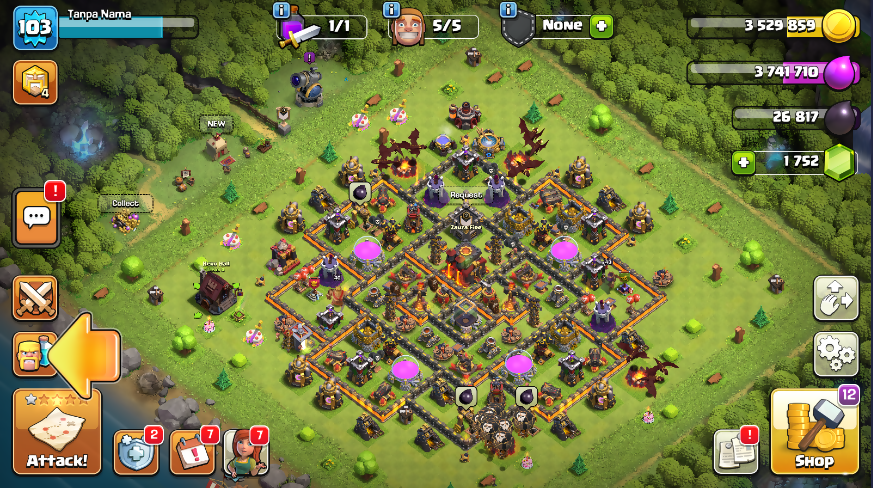Tap the Attack! button

point(57,432)
